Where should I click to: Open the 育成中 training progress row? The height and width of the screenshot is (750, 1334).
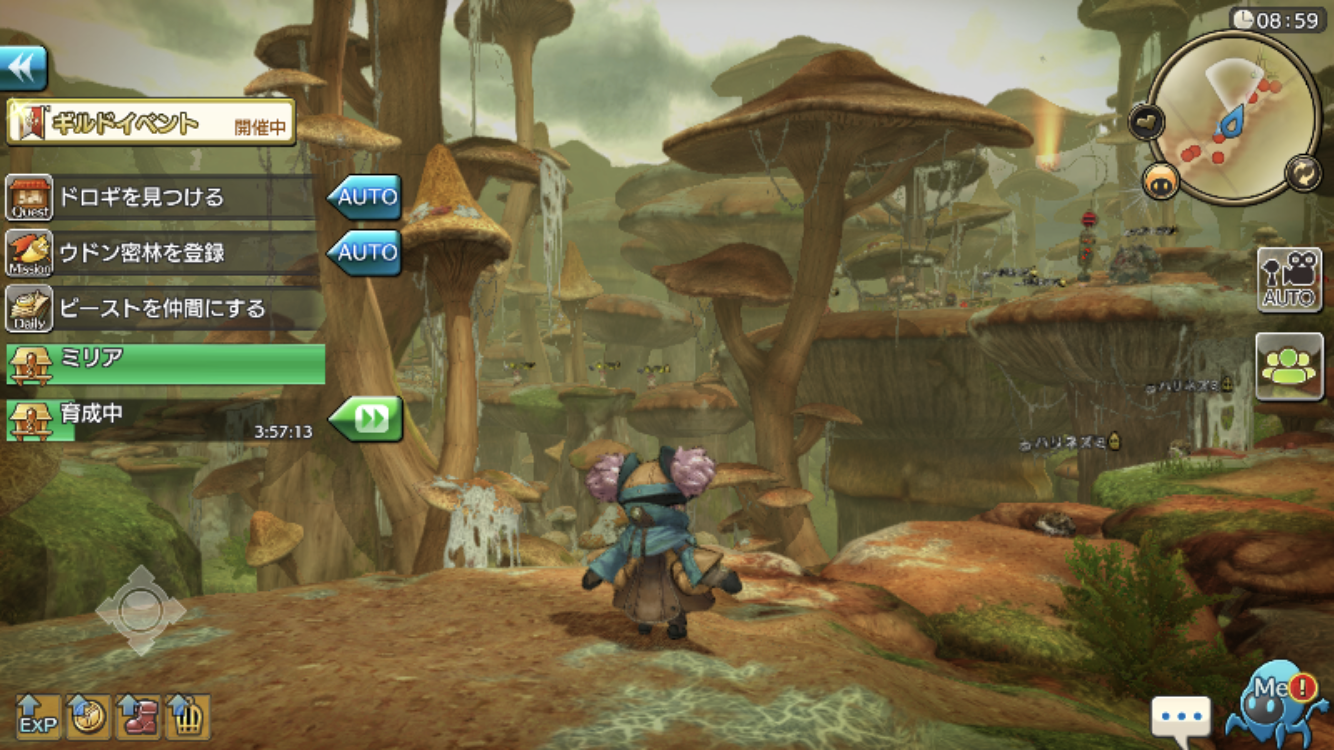(x=160, y=420)
